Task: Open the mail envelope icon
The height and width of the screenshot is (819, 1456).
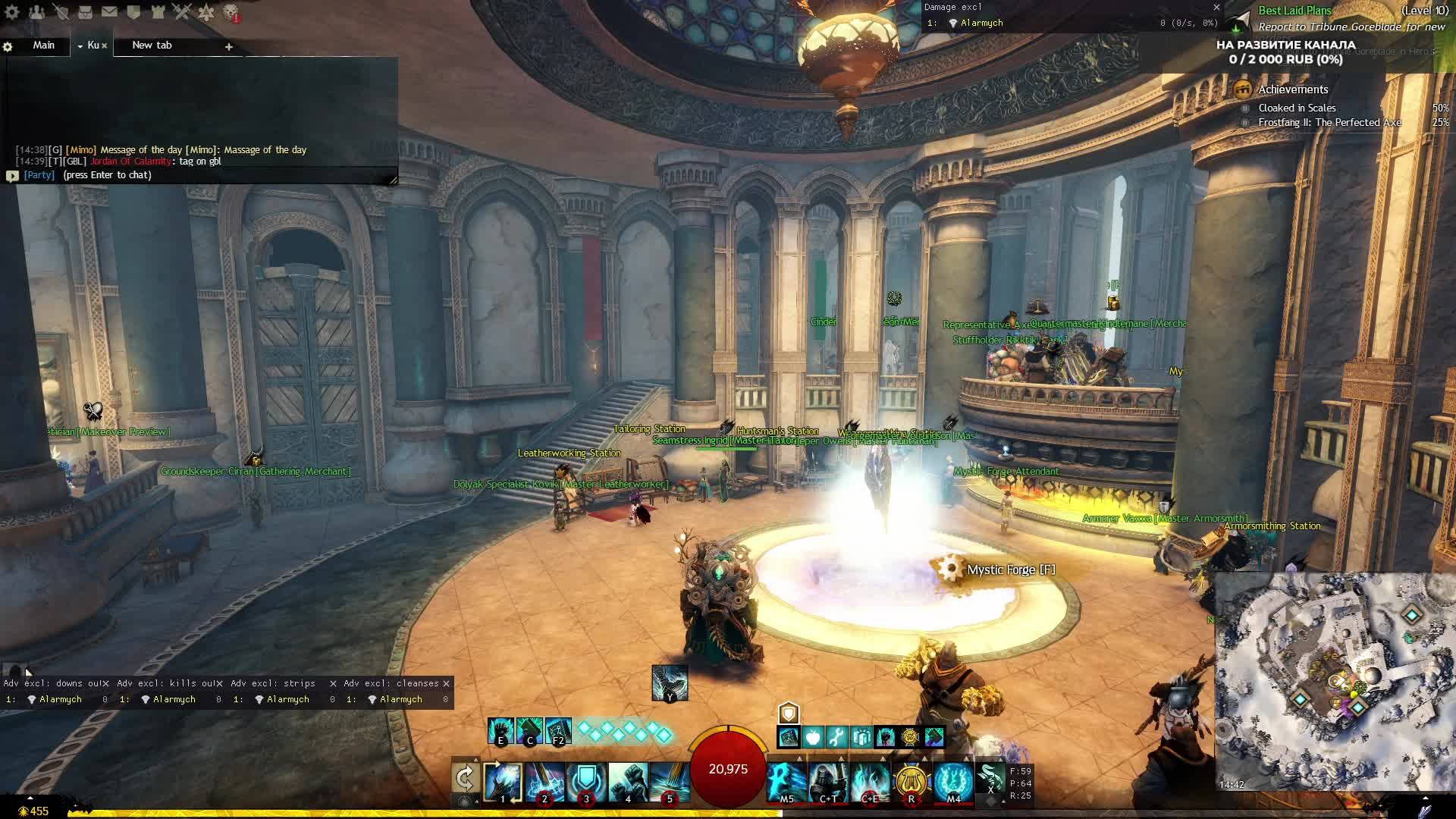Action: [x=109, y=12]
